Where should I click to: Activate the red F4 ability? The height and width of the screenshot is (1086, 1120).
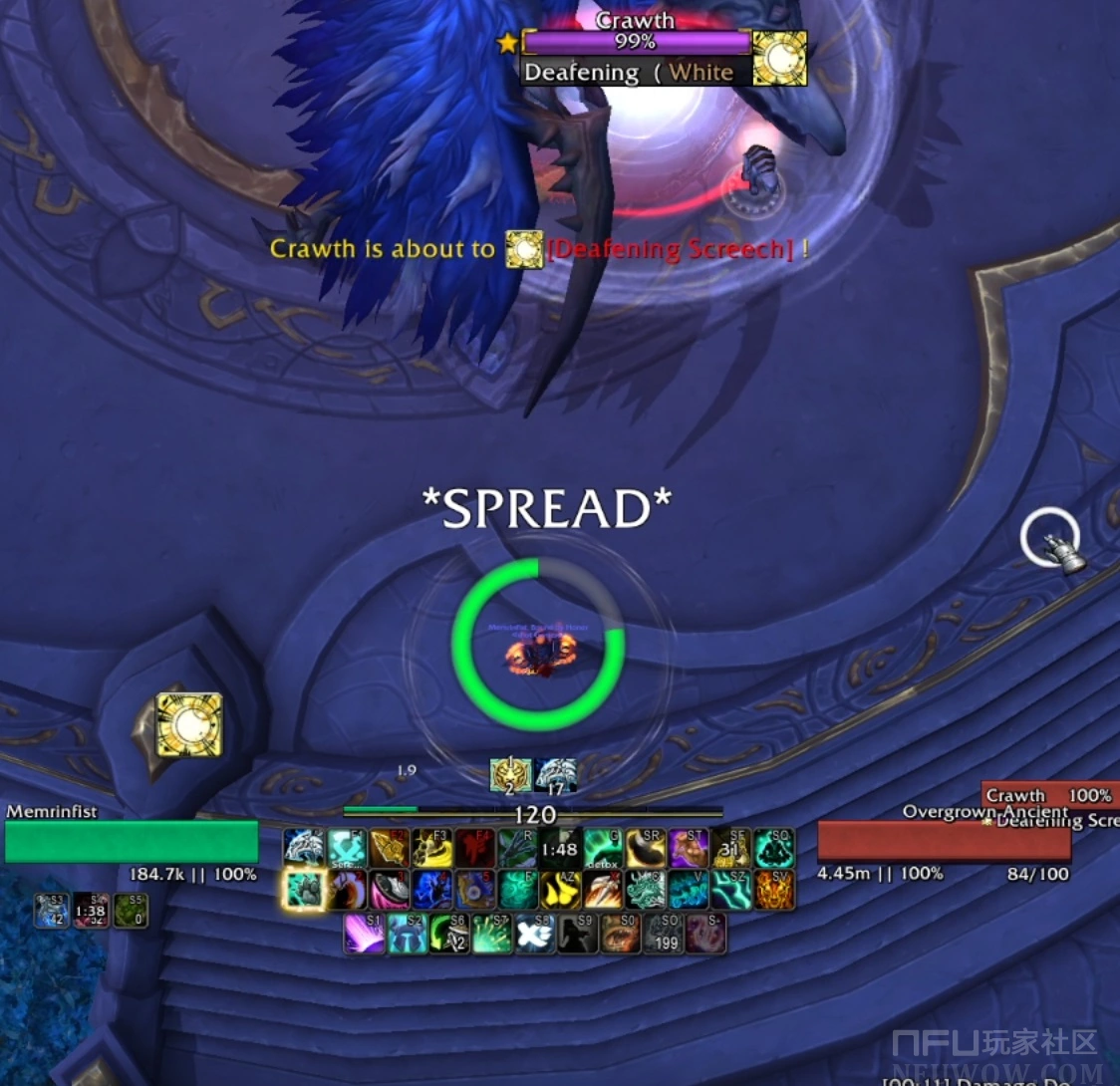pyautogui.click(x=475, y=848)
